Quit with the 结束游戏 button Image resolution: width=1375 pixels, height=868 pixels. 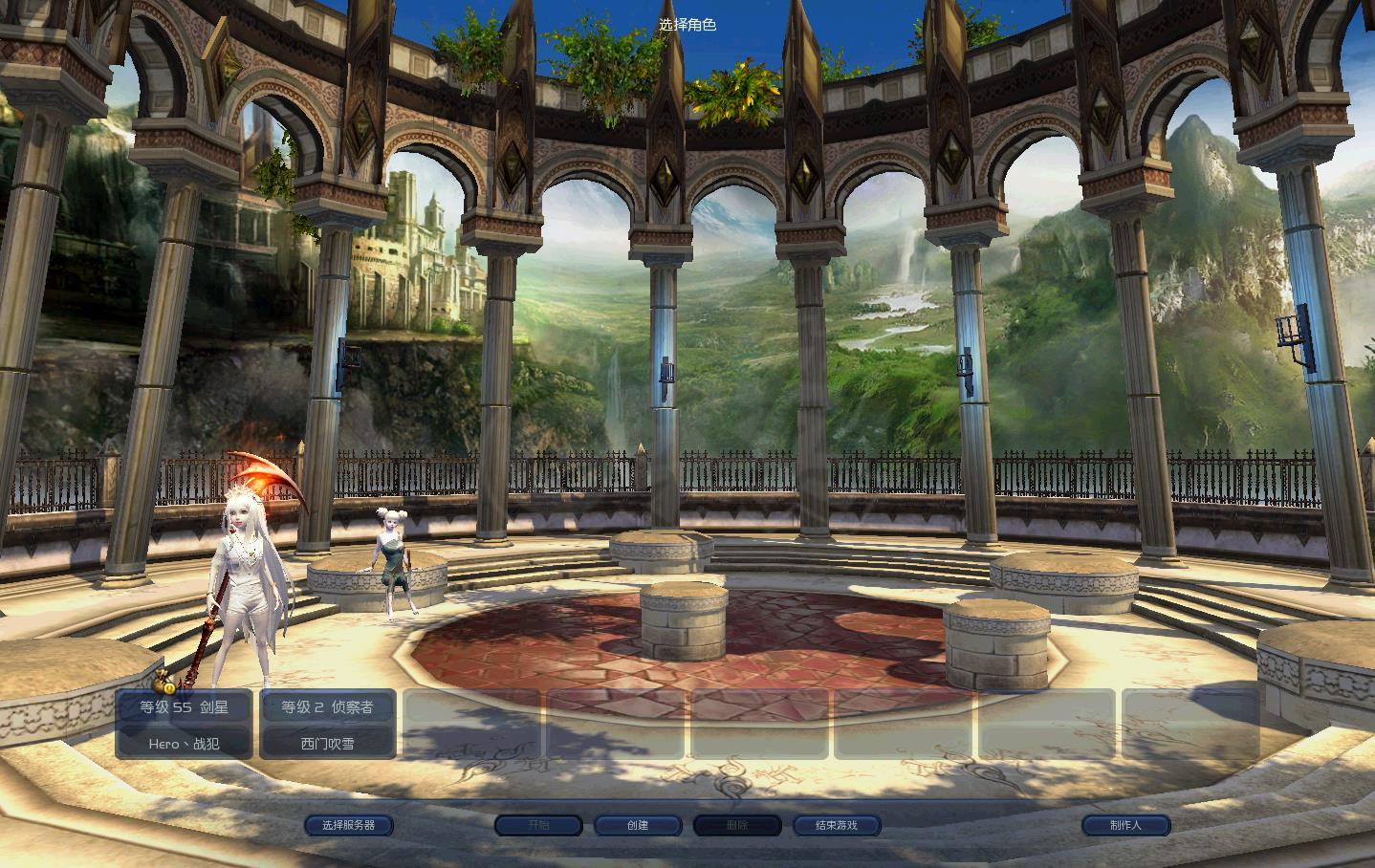[837, 825]
